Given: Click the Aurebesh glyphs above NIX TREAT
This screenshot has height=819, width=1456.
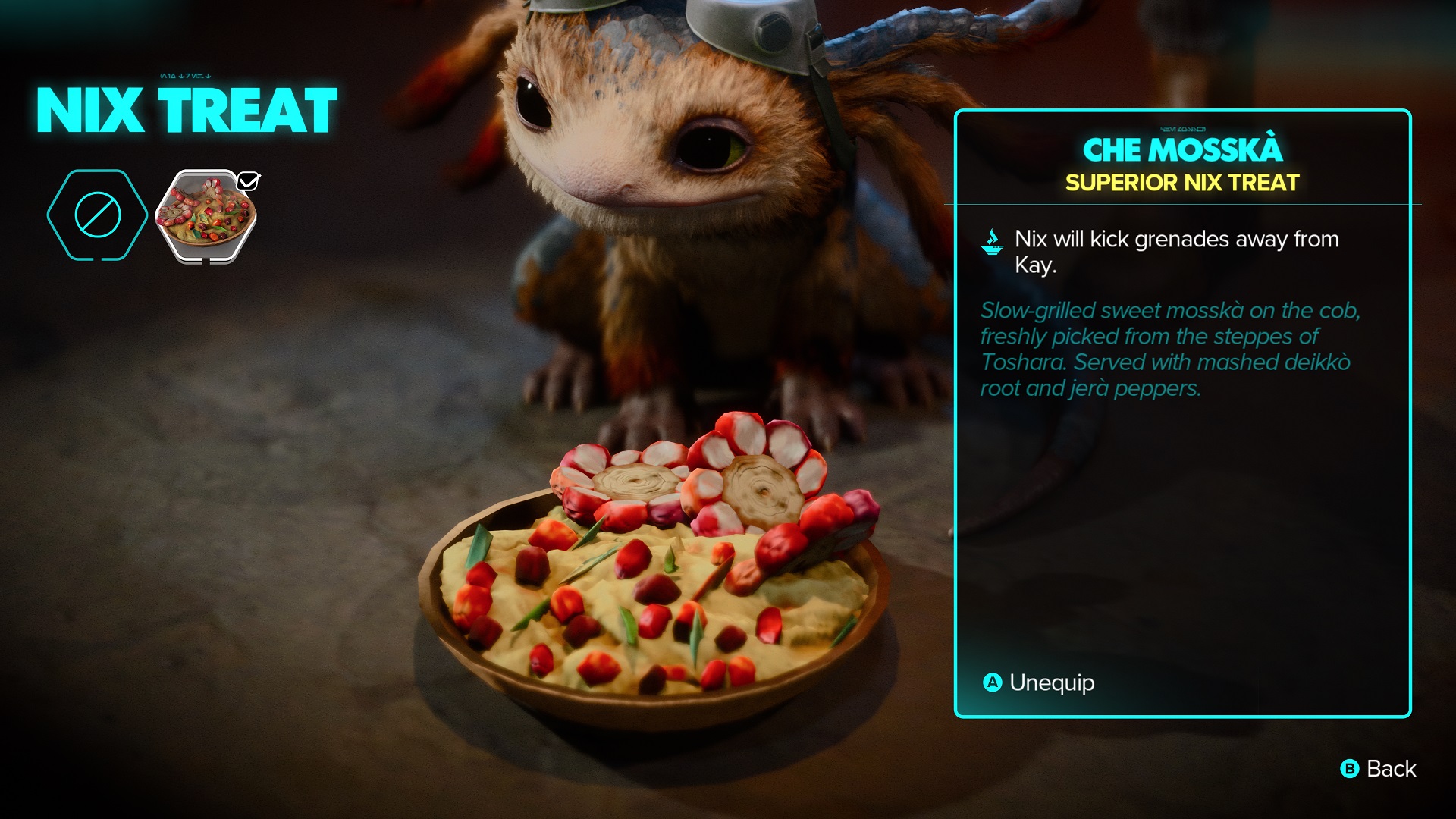Looking at the screenshot, I should click(x=184, y=75).
